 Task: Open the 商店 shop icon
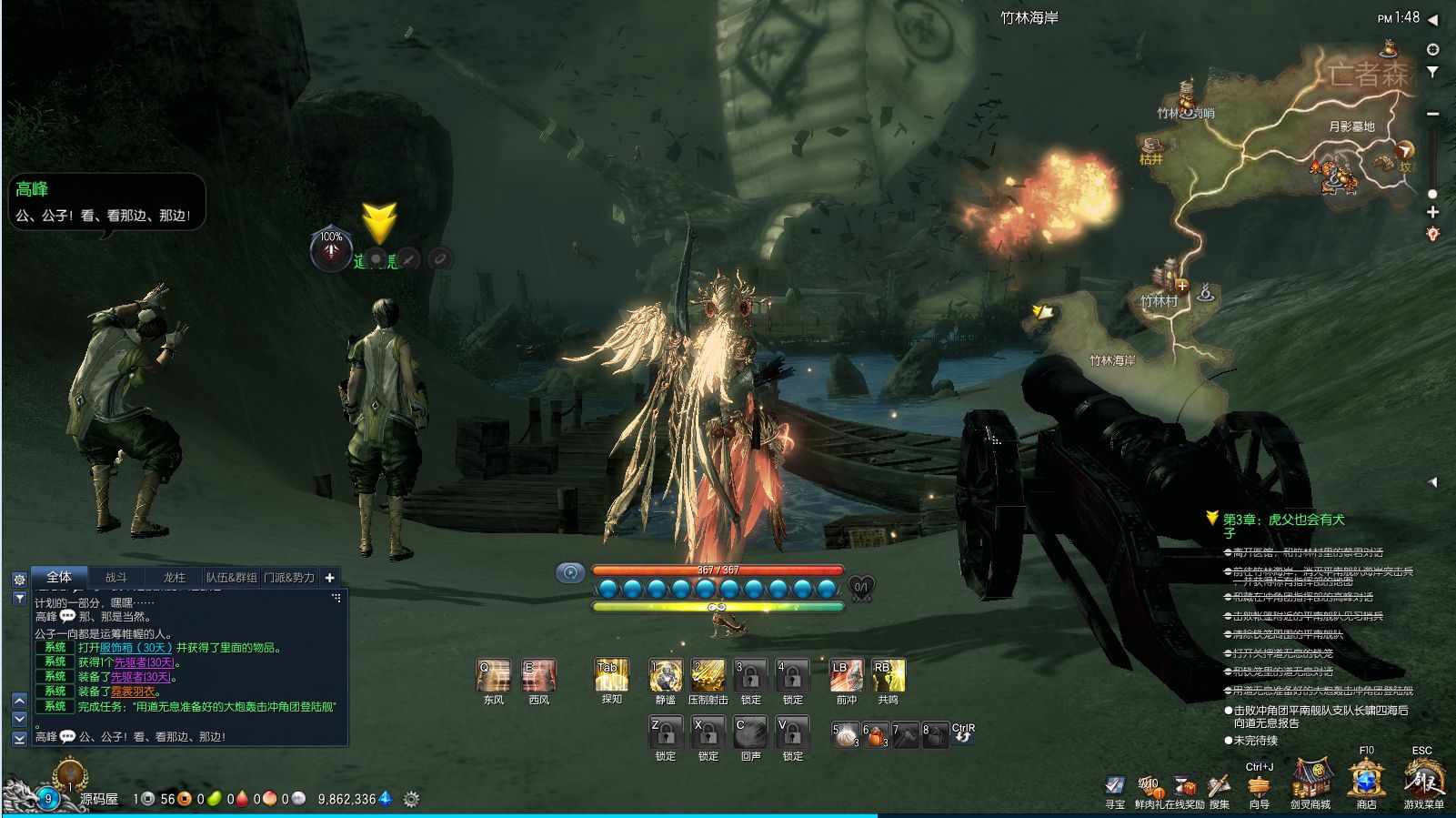tap(1366, 781)
